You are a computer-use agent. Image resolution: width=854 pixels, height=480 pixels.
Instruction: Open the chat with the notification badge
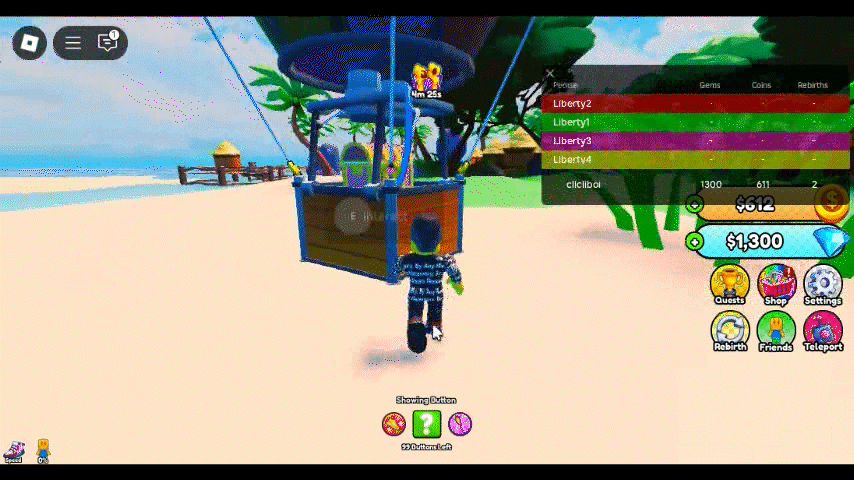[108, 42]
